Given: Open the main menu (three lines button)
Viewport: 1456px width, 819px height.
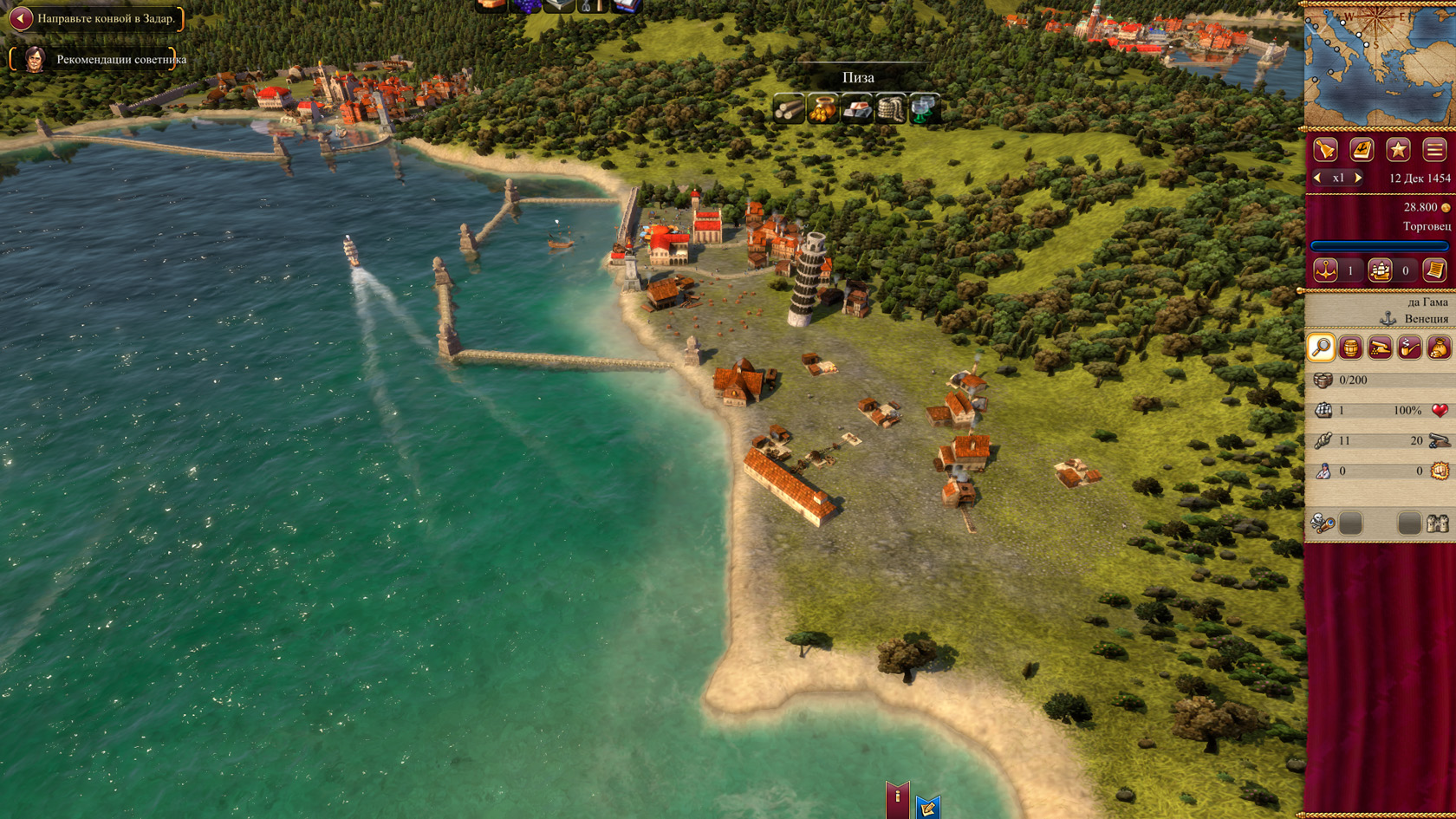Looking at the screenshot, I should click(x=1434, y=150).
